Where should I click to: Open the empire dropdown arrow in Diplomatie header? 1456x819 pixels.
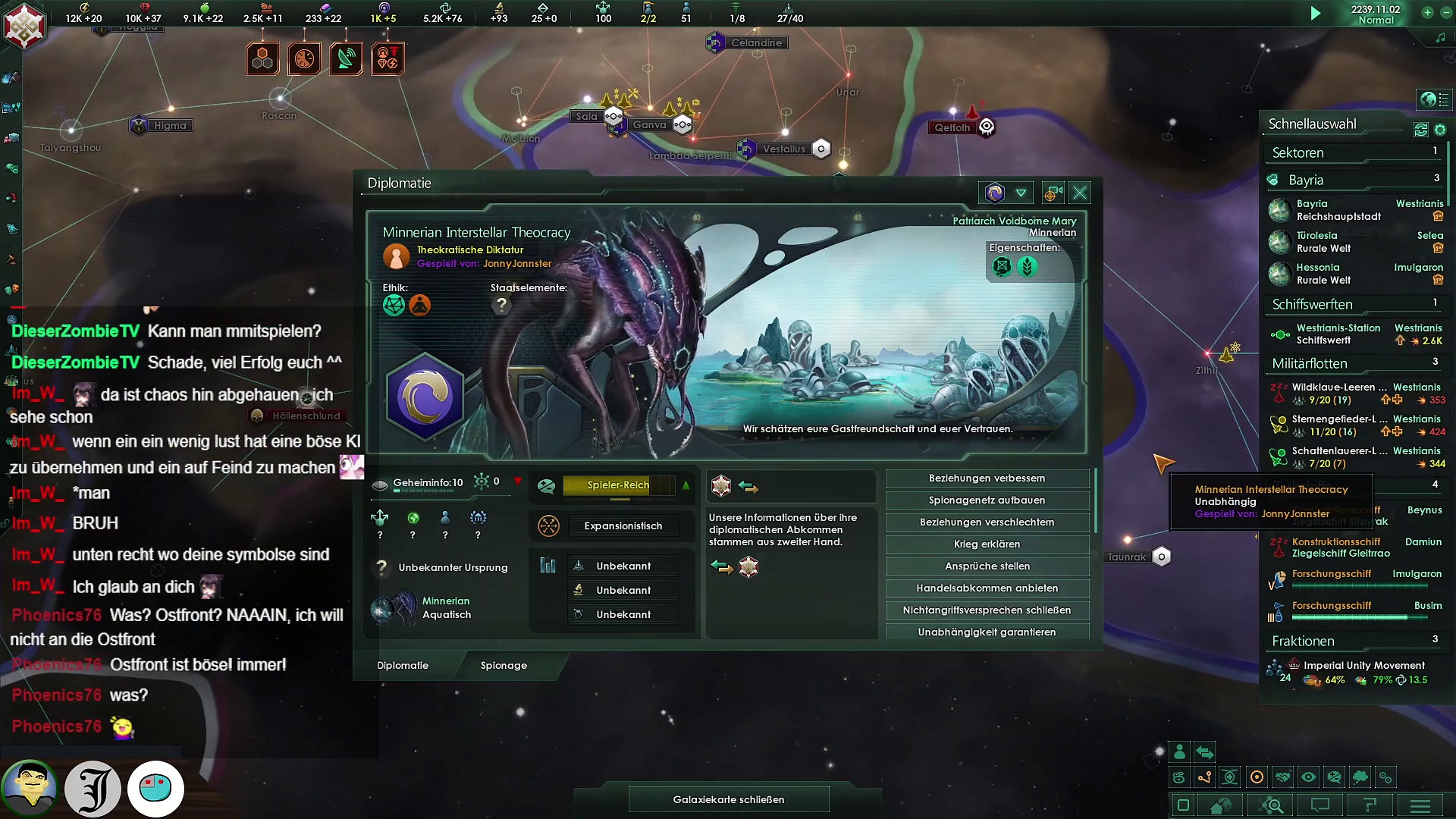tap(1021, 193)
